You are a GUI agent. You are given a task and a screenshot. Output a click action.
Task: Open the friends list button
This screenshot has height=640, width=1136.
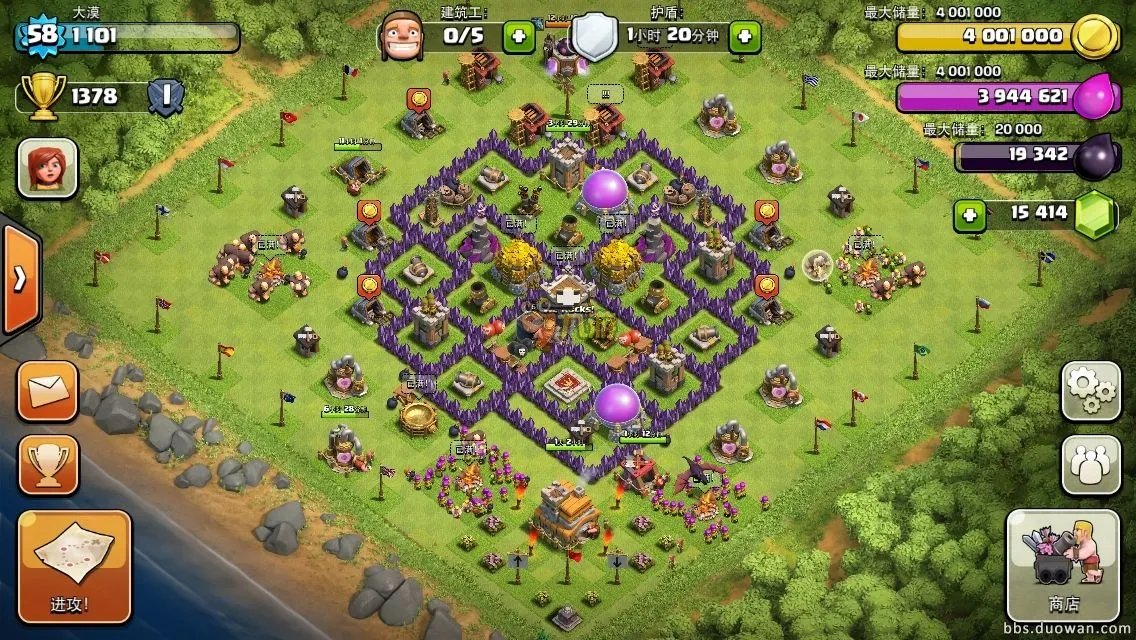coord(1090,465)
